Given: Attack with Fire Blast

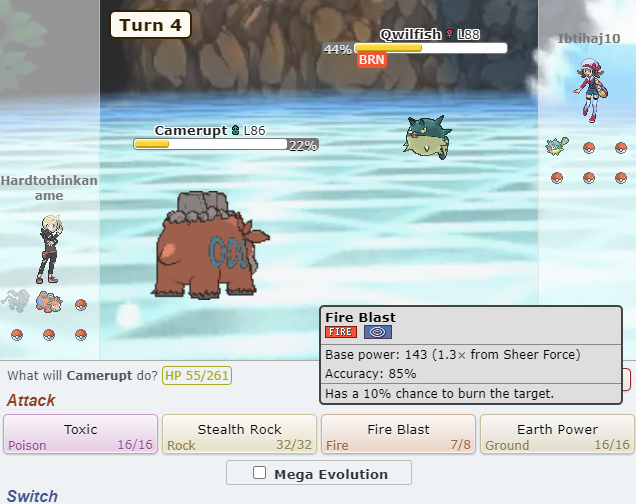Looking at the screenshot, I should 398,435.
